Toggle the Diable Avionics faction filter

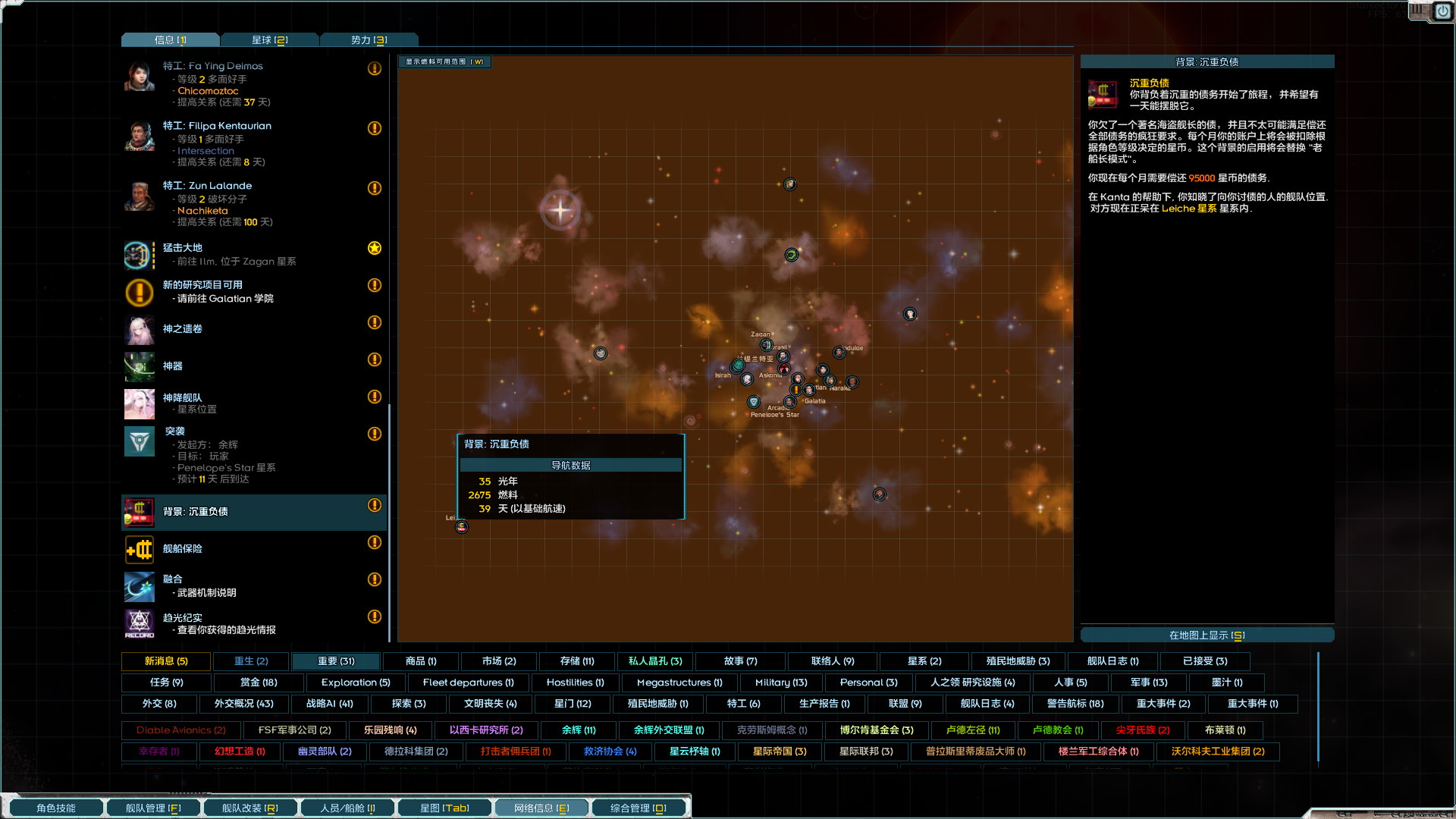click(x=180, y=730)
